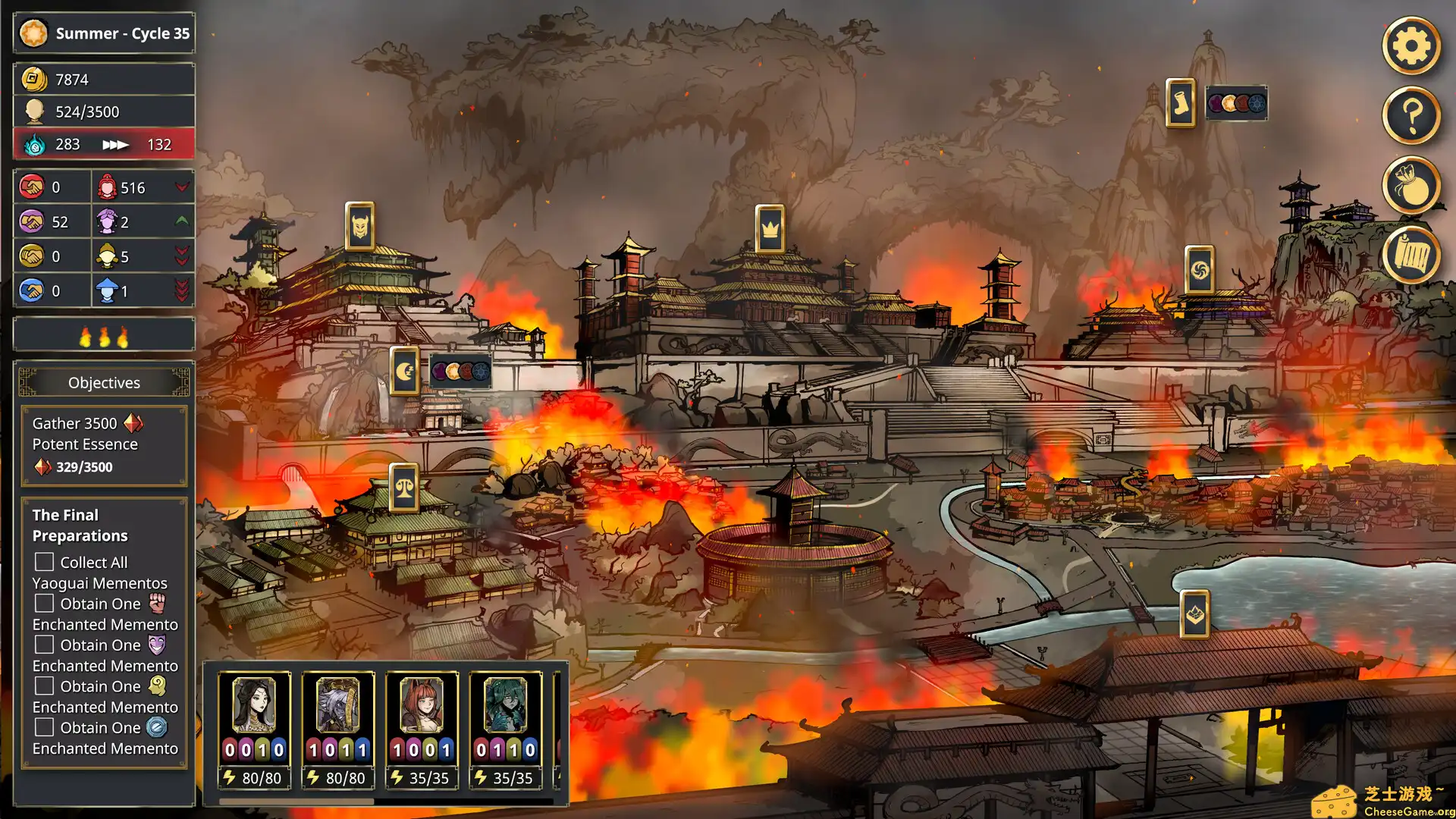Image resolution: width=1456 pixels, height=819 pixels.
Task: Click the crown palace location marker
Action: click(x=770, y=228)
